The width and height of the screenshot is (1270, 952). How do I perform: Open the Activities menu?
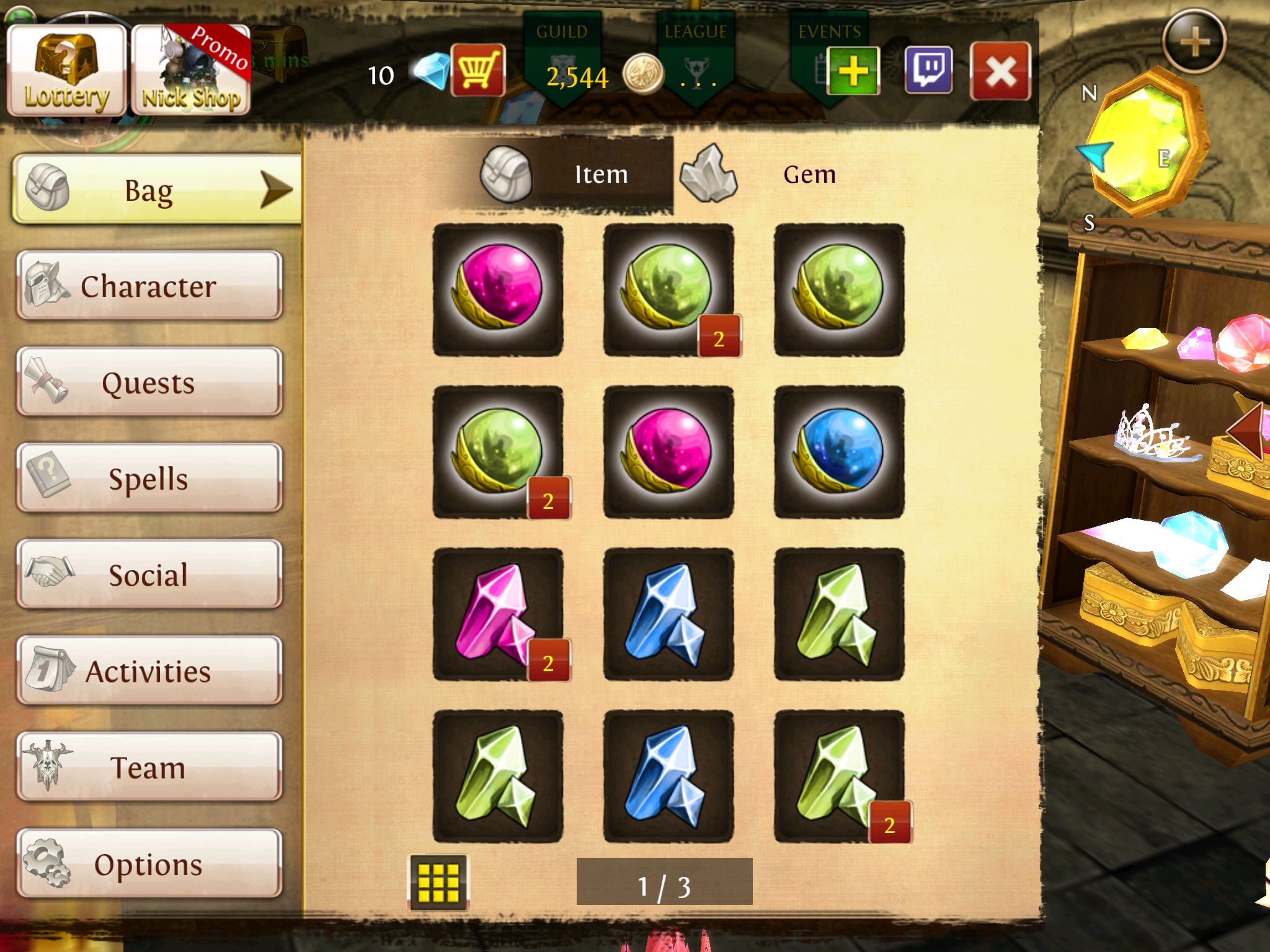click(149, 671)
